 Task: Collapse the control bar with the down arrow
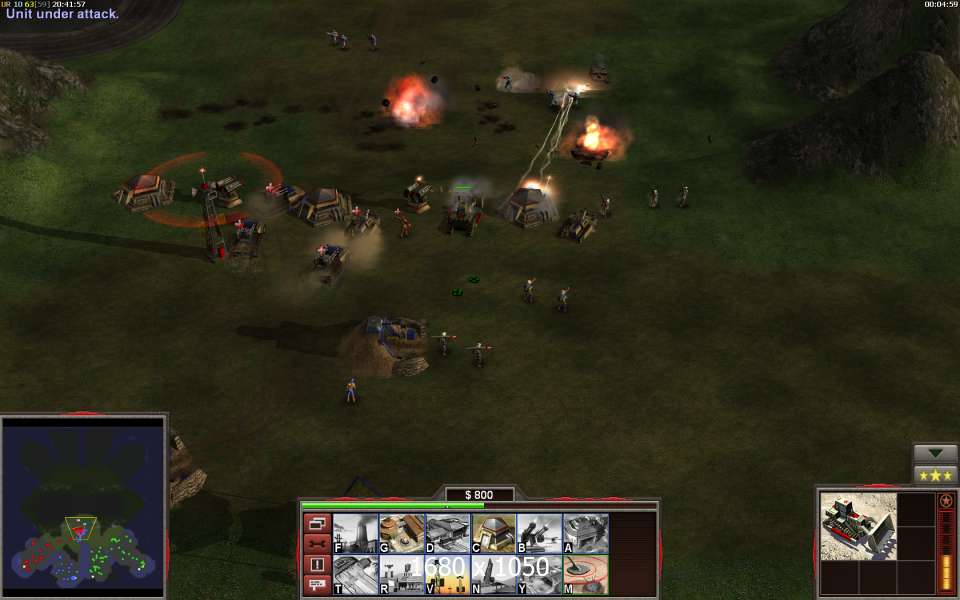[935, 453]
